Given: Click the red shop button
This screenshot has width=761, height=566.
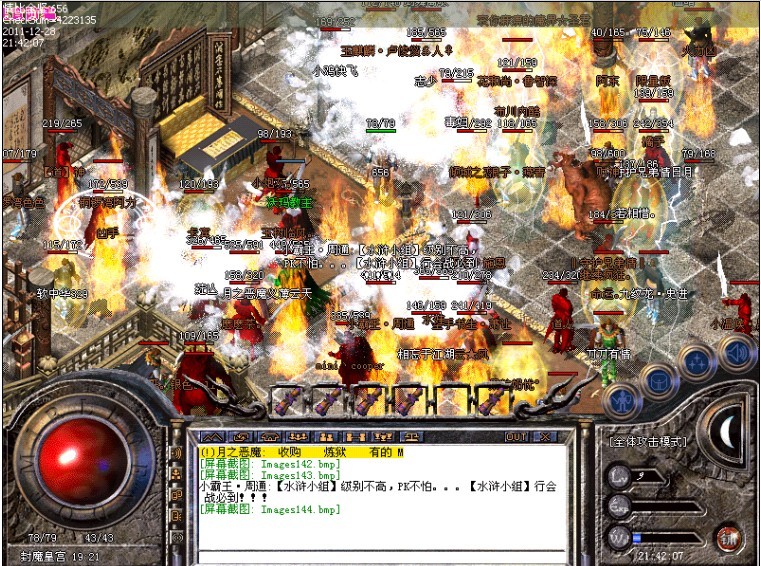Looking at the screenshot, I should [x=728, y=536].
